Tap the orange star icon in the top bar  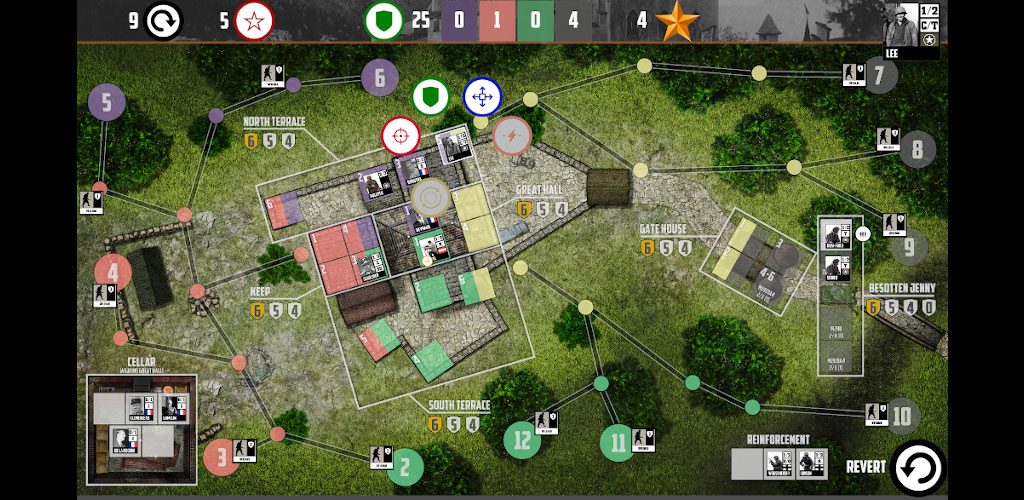(x=678, y=21)
